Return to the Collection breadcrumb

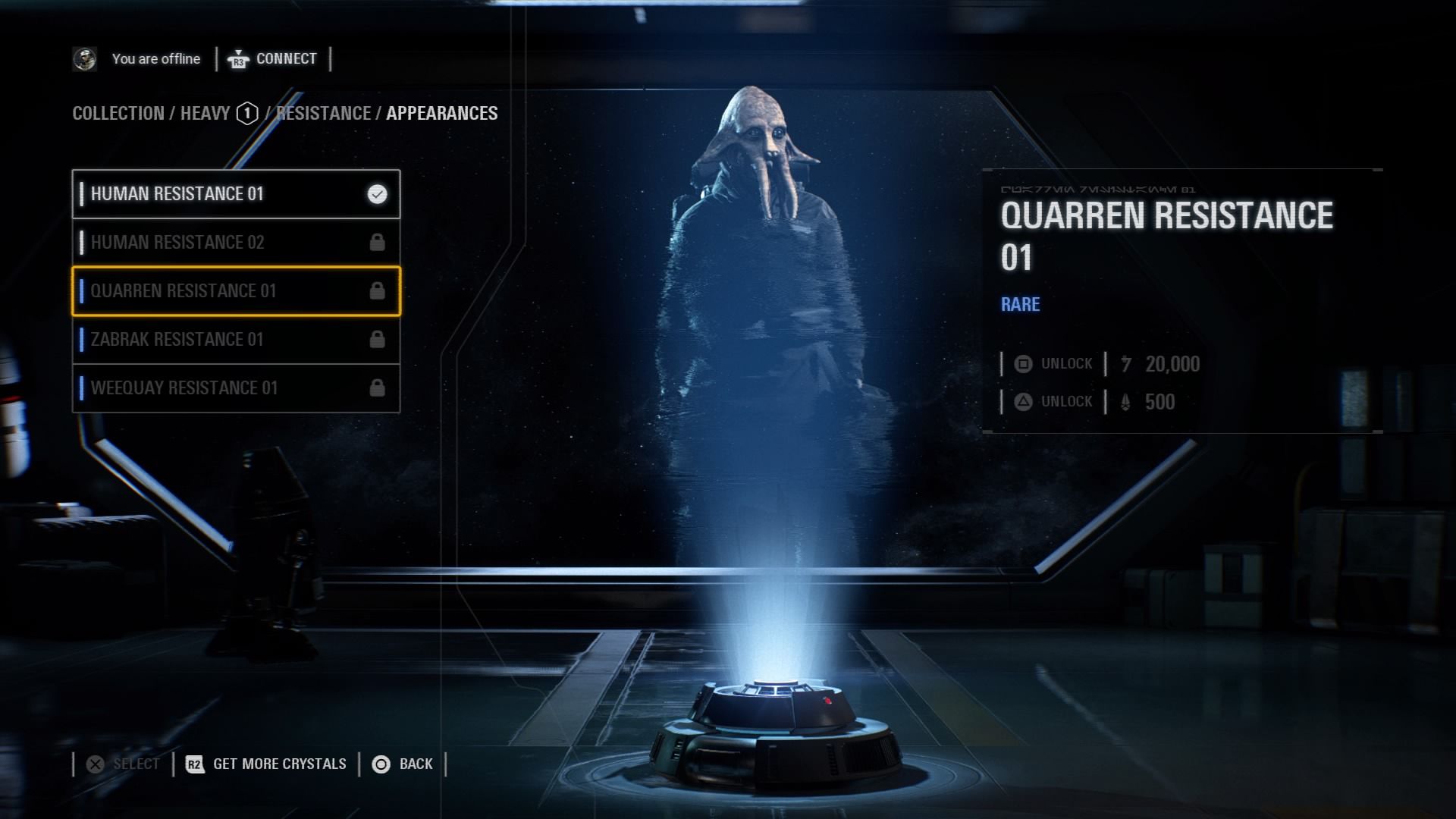click(118, 114)
